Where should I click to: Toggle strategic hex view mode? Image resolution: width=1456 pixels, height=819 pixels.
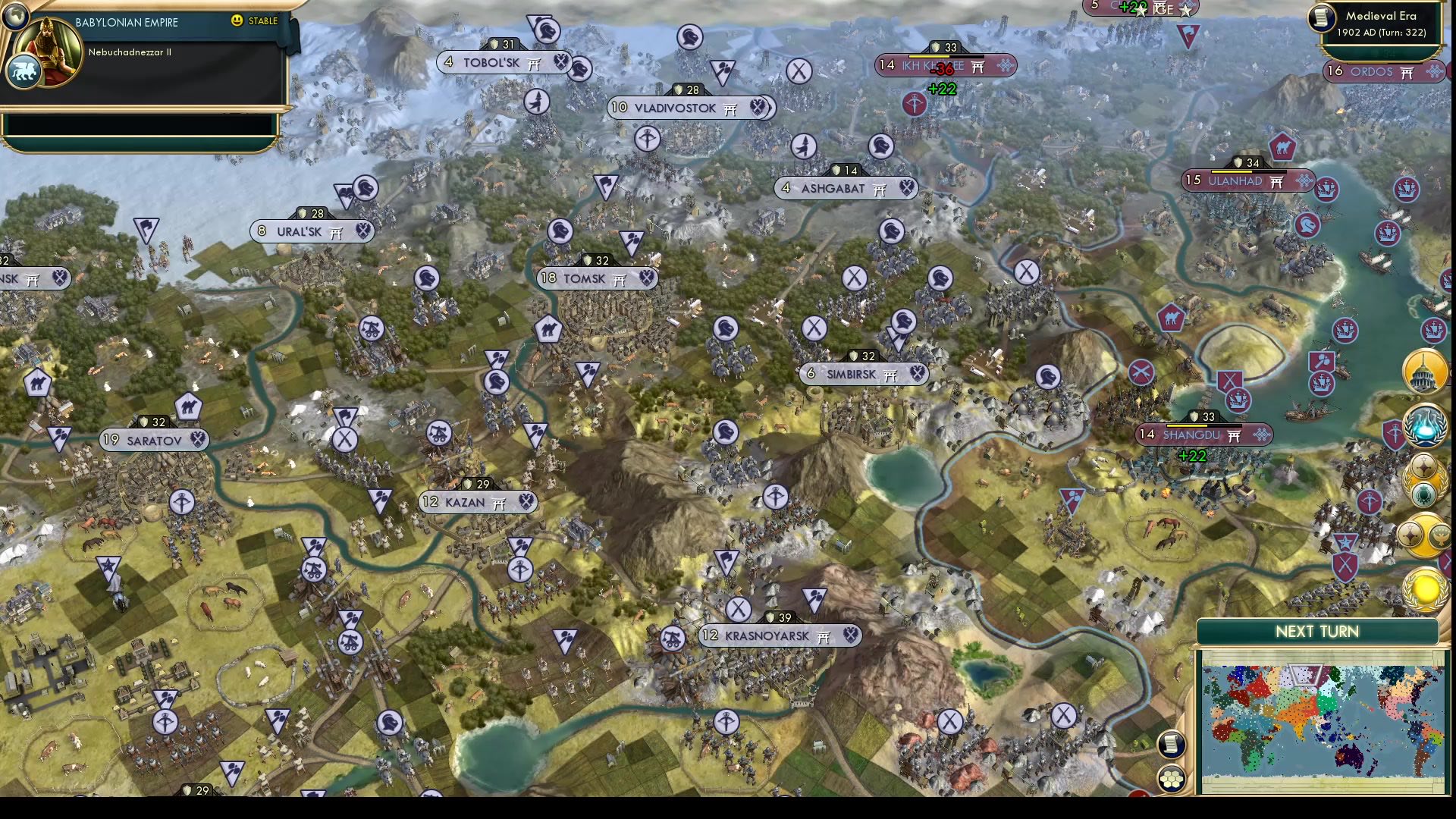[x=1171, y=778]
